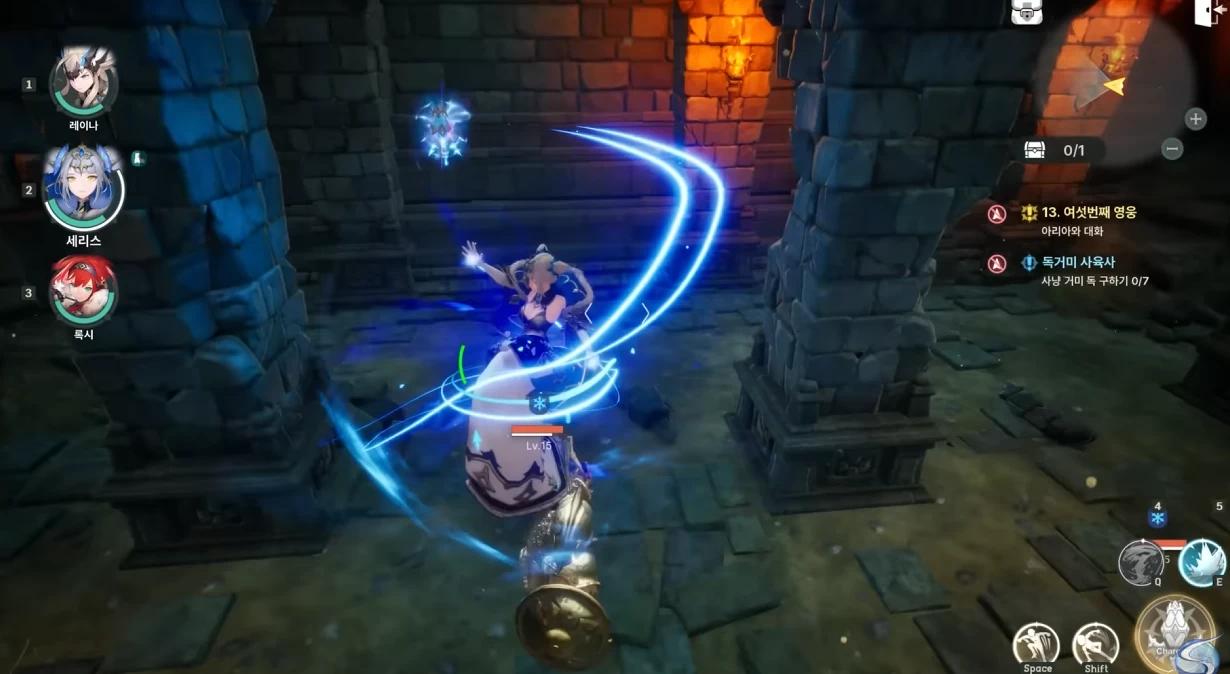Zoom in the minimap with plus button
This screenshot has width=1230, height=674.
pos(1195,119)
